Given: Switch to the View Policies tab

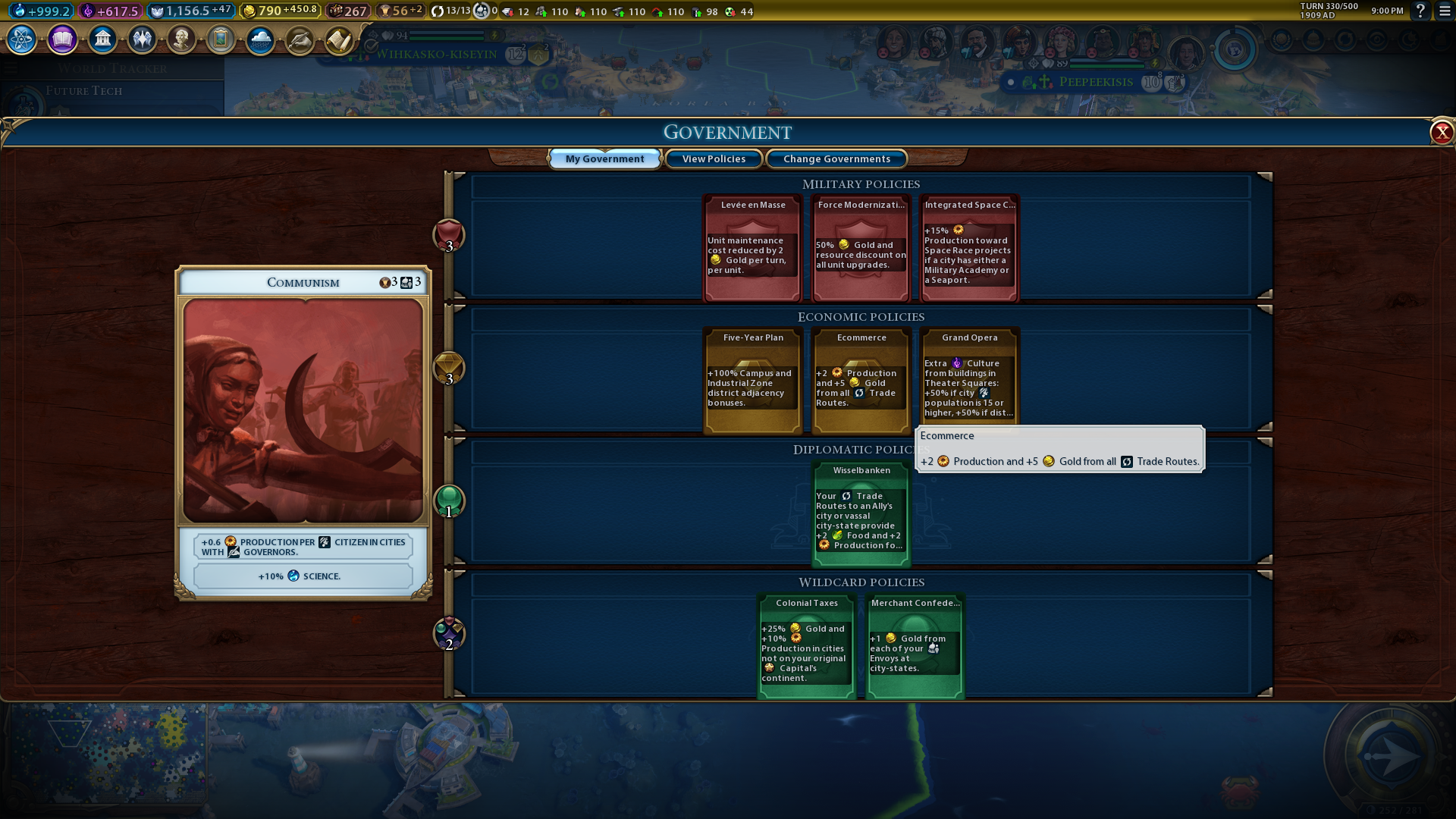Looking at the screenshot, I should tap(713, 158).
